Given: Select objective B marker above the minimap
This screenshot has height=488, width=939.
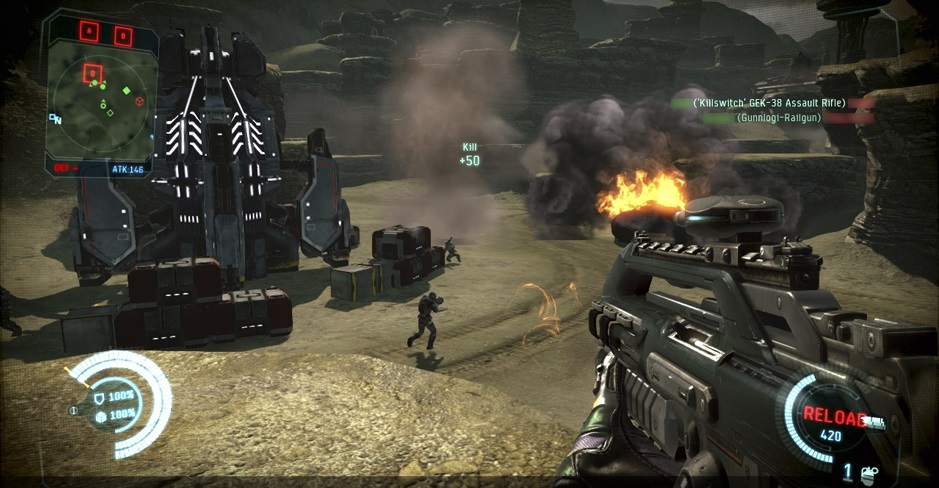Looking at the screenshot, I should (x=122, y=35).
